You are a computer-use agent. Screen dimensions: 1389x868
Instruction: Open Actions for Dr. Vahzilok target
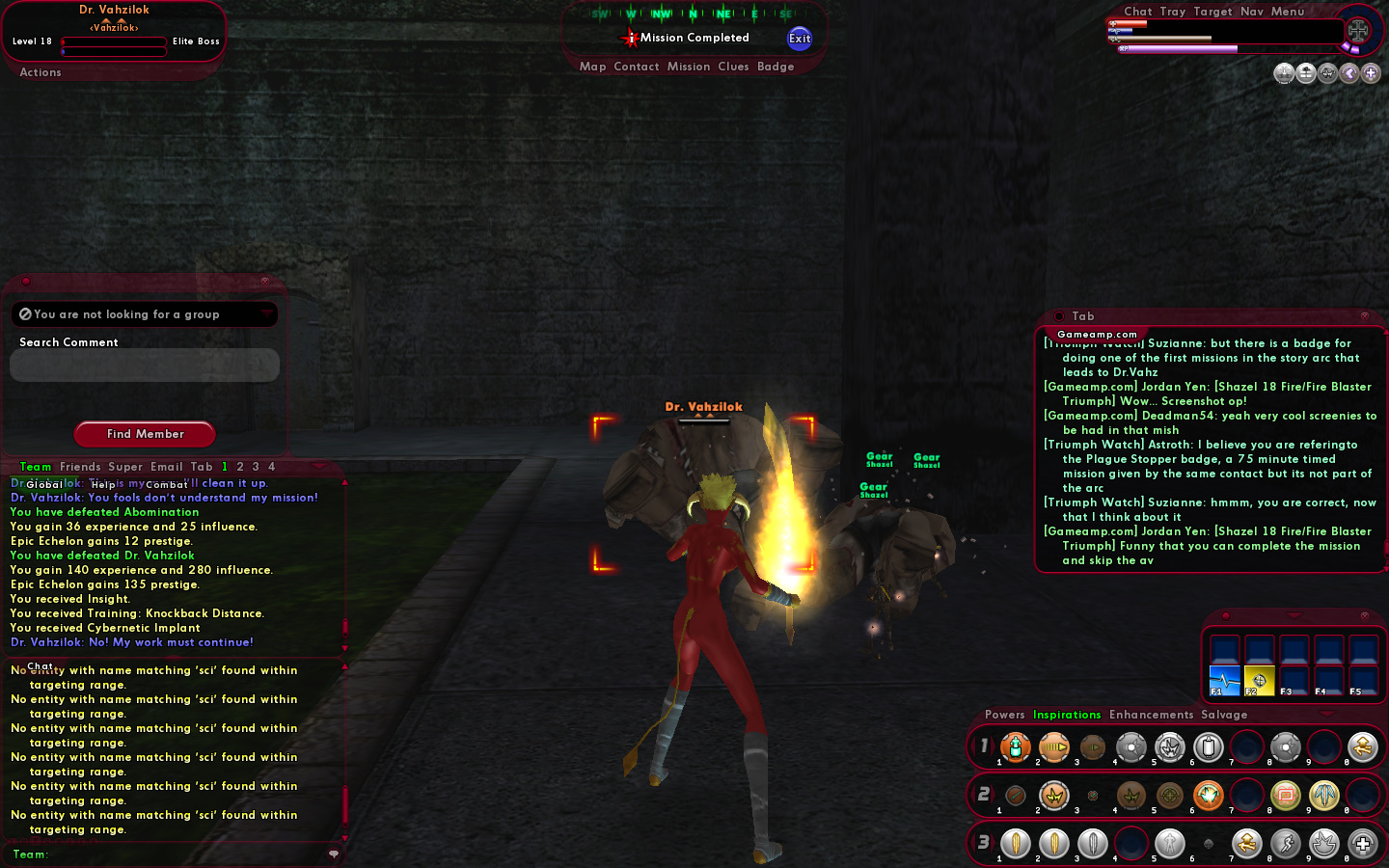click(x=41, y=72)
